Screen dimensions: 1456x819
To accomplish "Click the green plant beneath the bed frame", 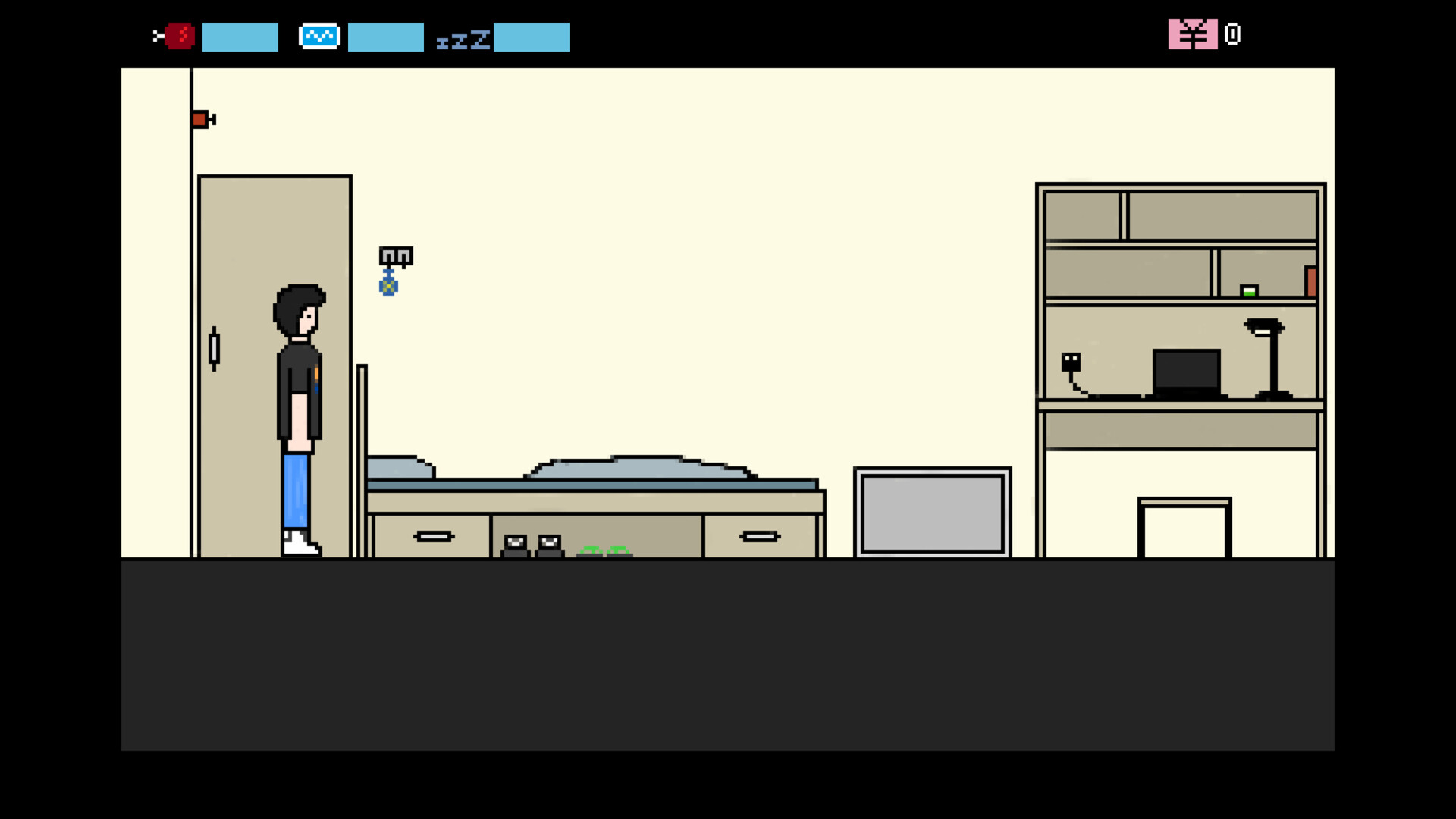I will [x=604, y=551].
